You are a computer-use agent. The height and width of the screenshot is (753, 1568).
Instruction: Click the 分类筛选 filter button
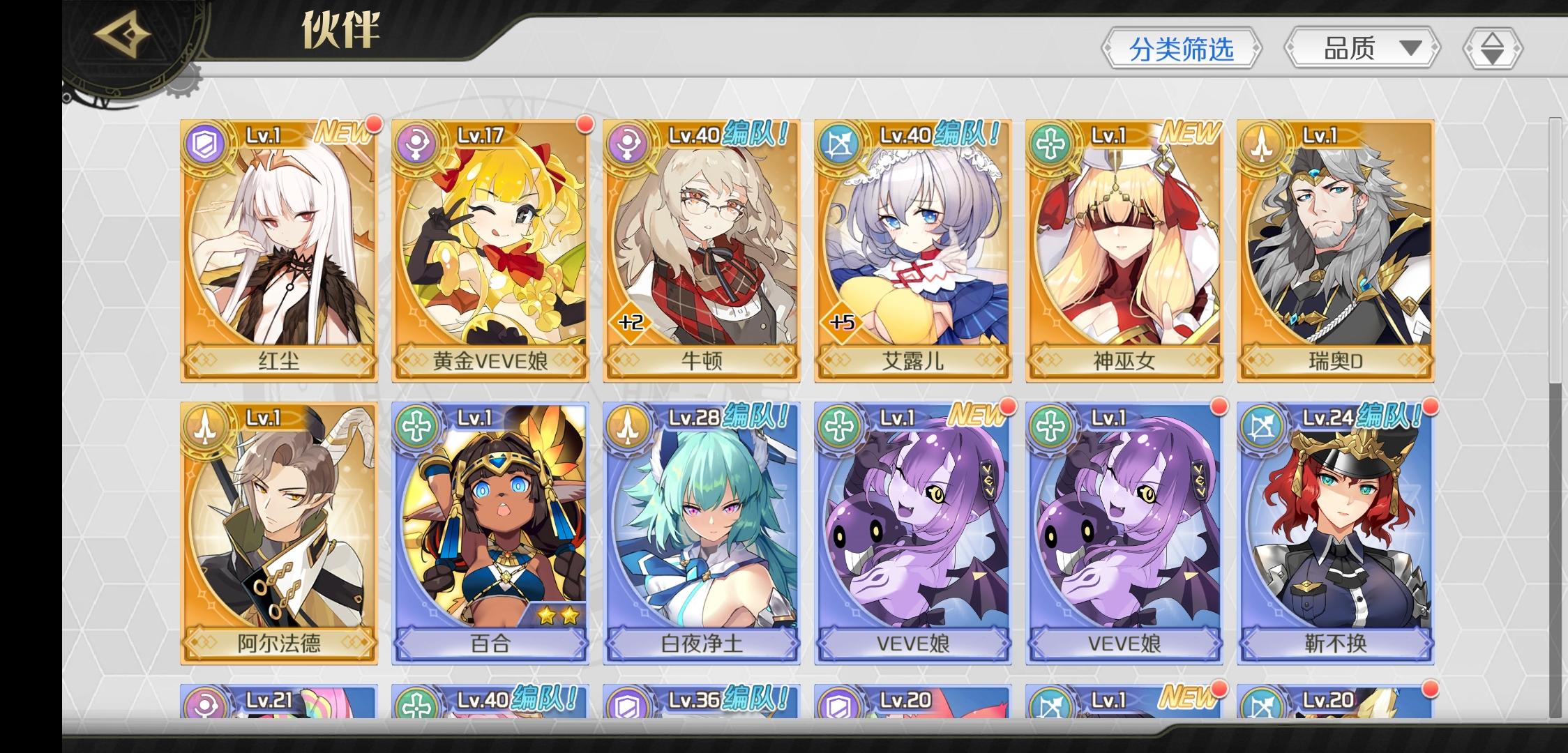1183,49
